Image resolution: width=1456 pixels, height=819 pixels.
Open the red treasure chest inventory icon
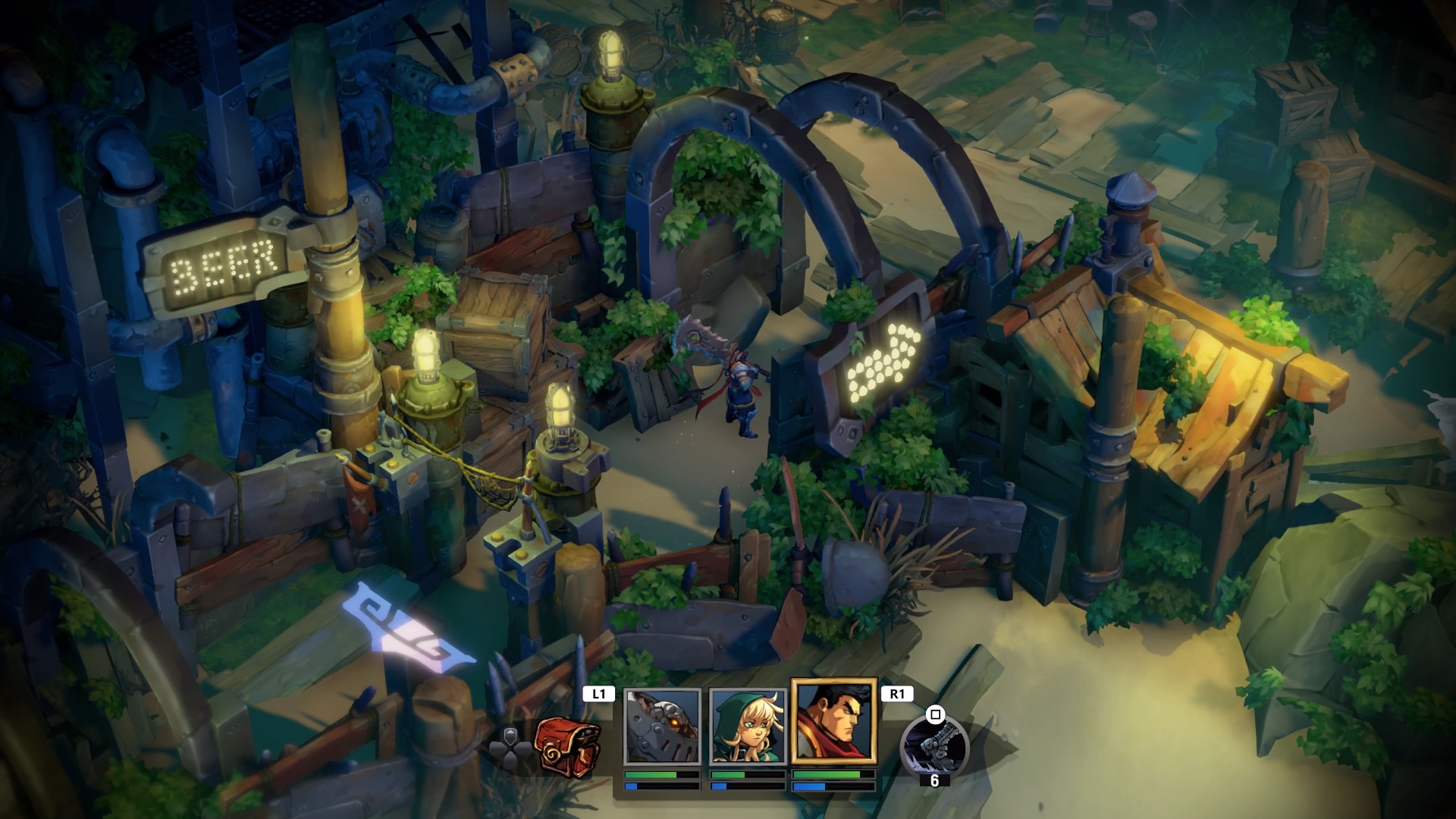tap(567, 745)
